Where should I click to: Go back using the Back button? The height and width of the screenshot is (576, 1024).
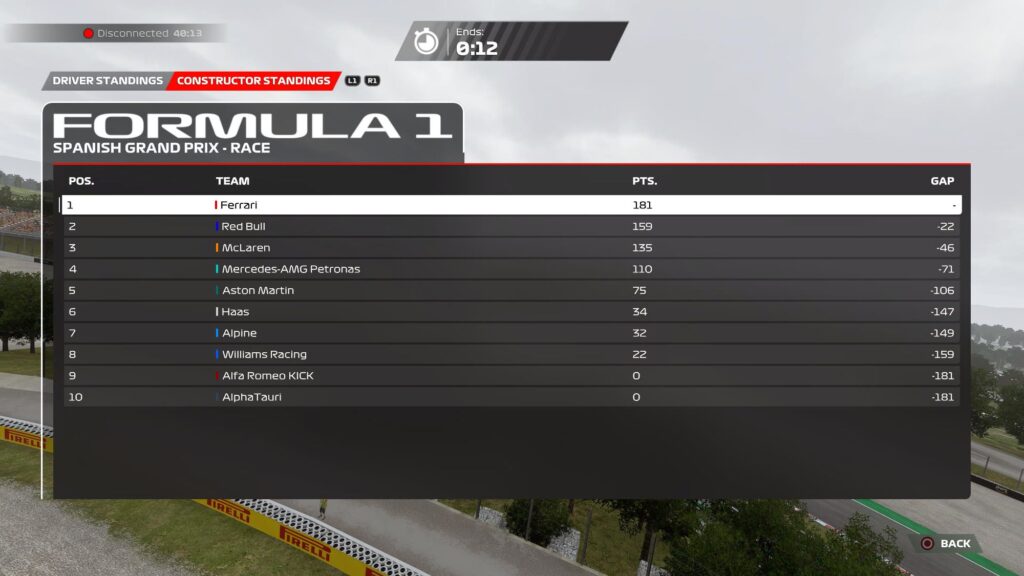(x=946, y=543)
